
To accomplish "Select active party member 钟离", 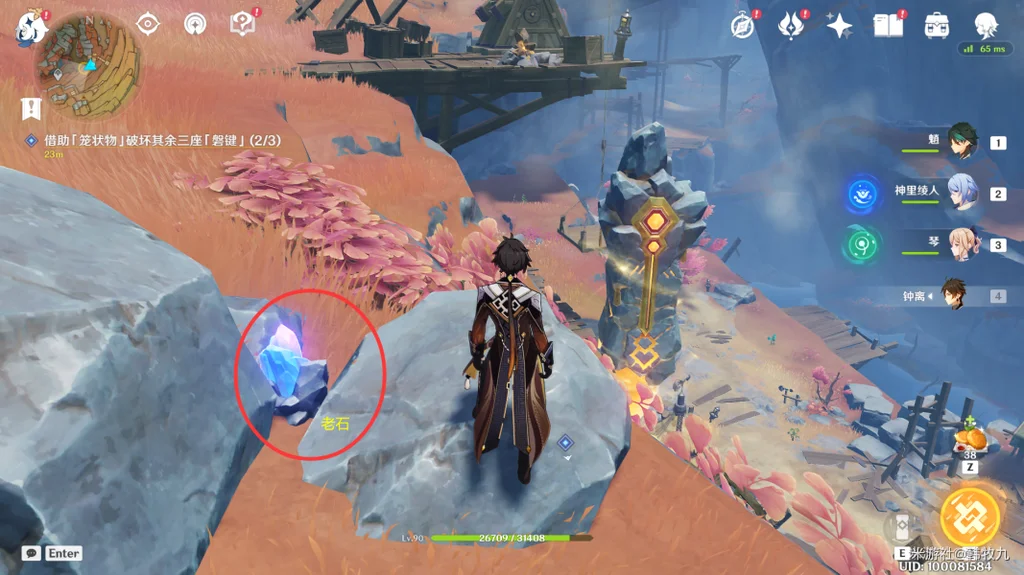I will [x=952, y=295].
